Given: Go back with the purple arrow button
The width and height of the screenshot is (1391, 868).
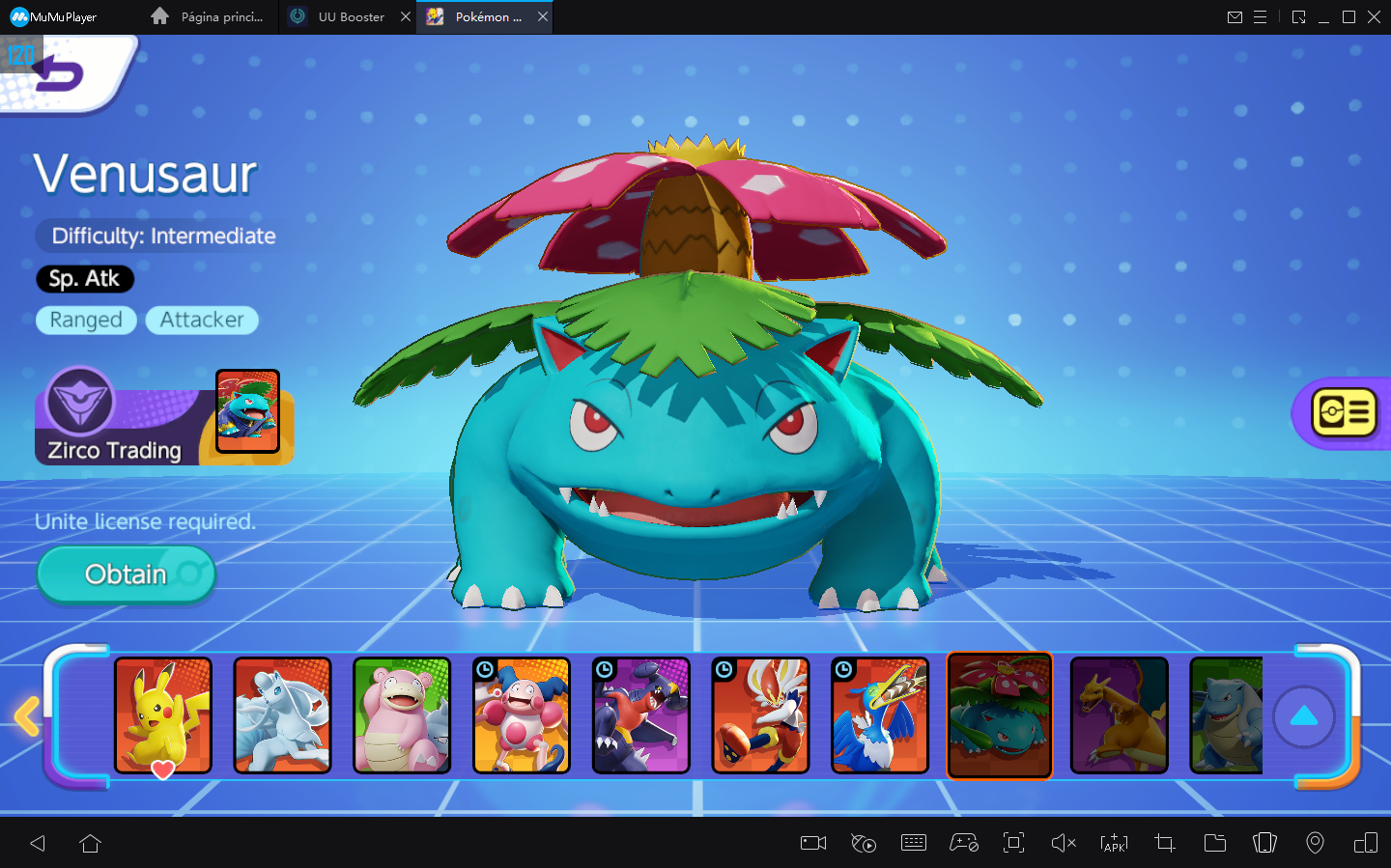Looking at the screenshot, I should click(x=60, y=74).
